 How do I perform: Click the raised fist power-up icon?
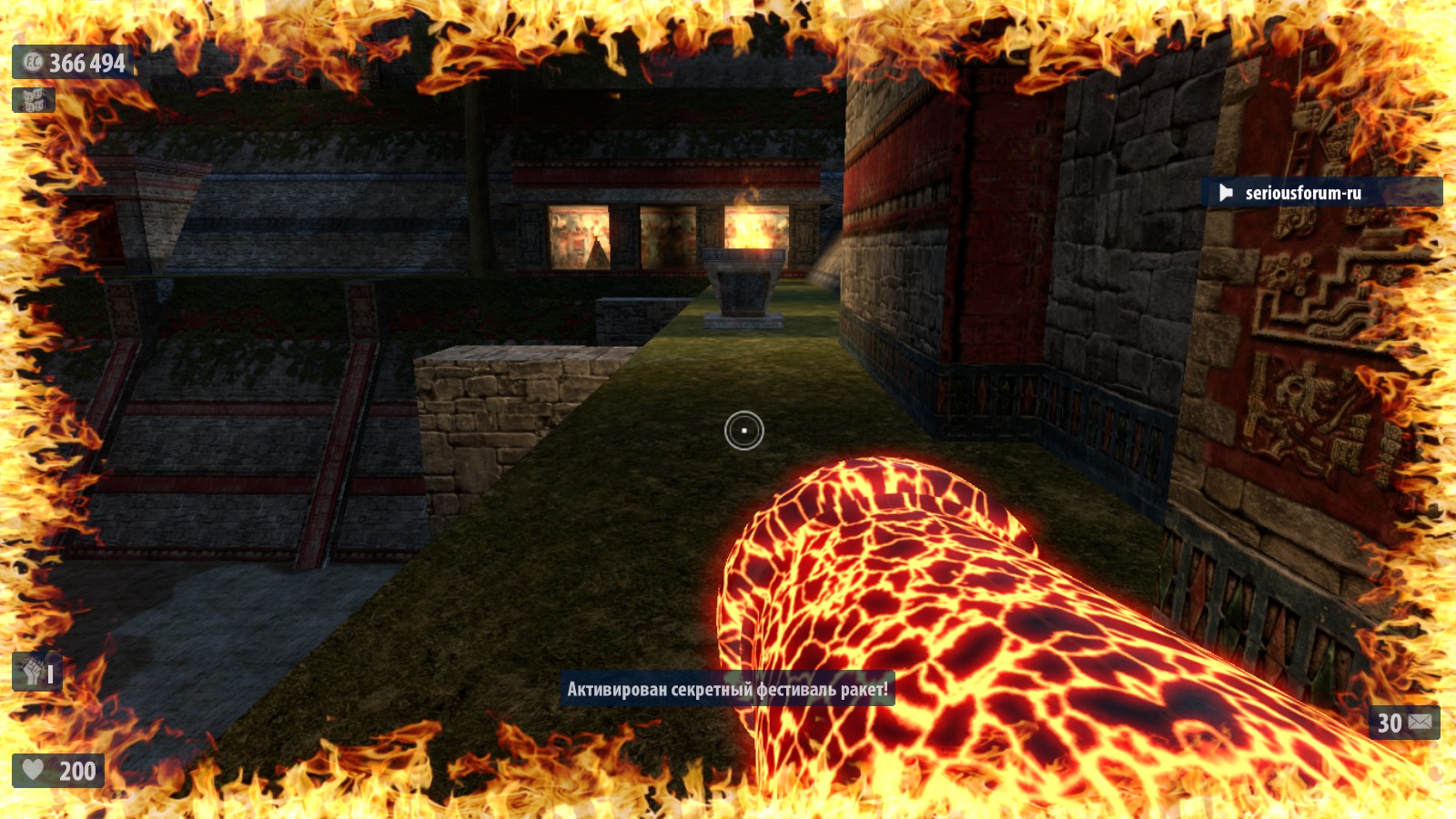point(34,672)
